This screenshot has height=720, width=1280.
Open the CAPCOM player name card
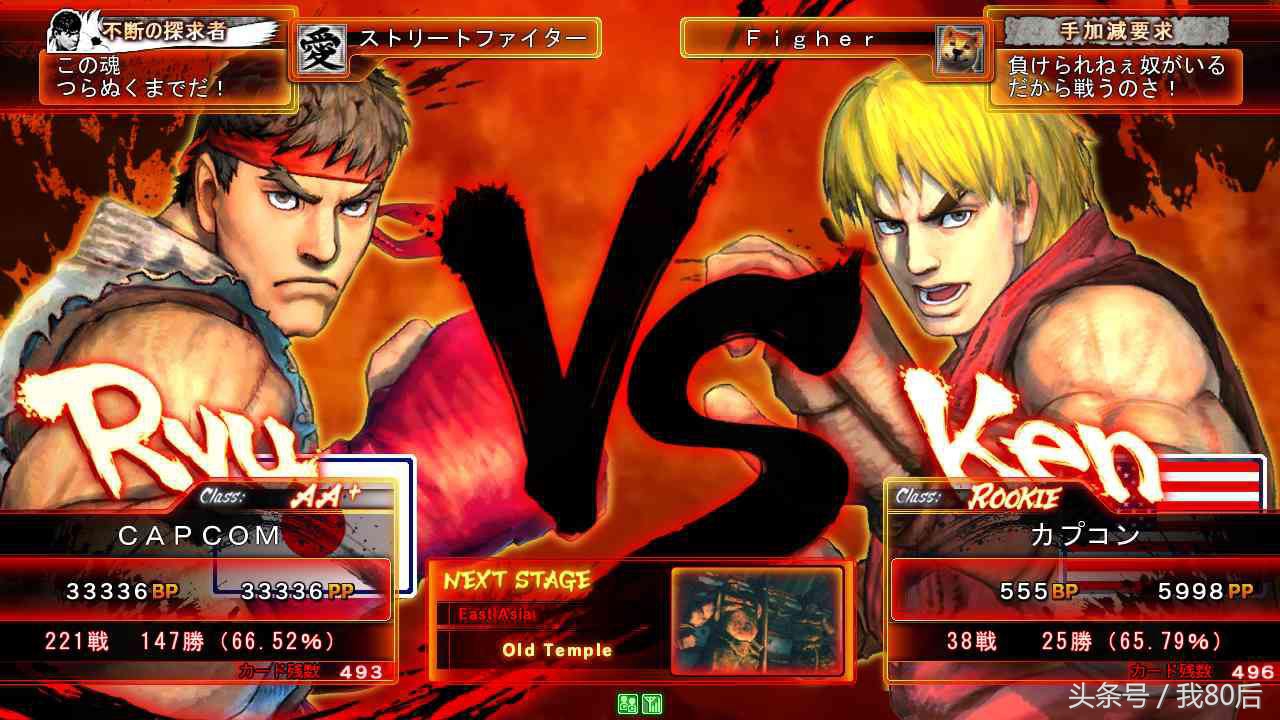point(200,535)
